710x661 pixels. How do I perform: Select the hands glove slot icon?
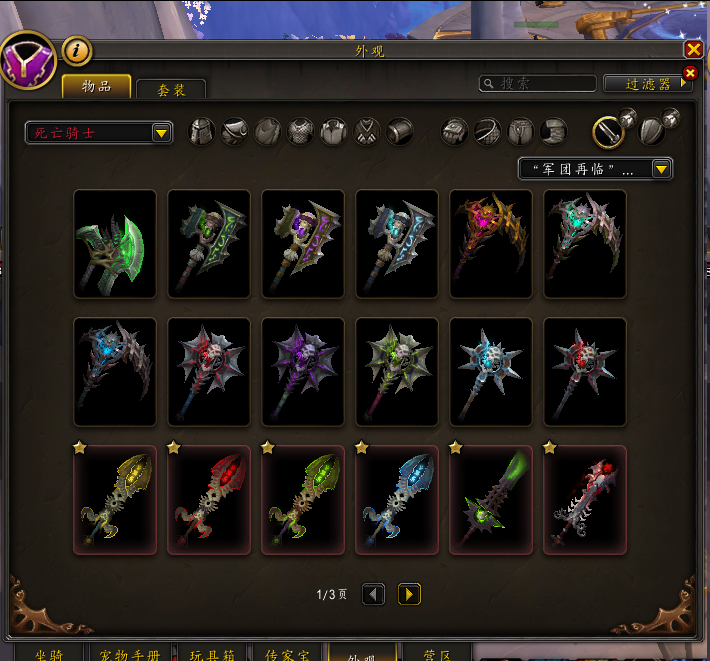455,131
